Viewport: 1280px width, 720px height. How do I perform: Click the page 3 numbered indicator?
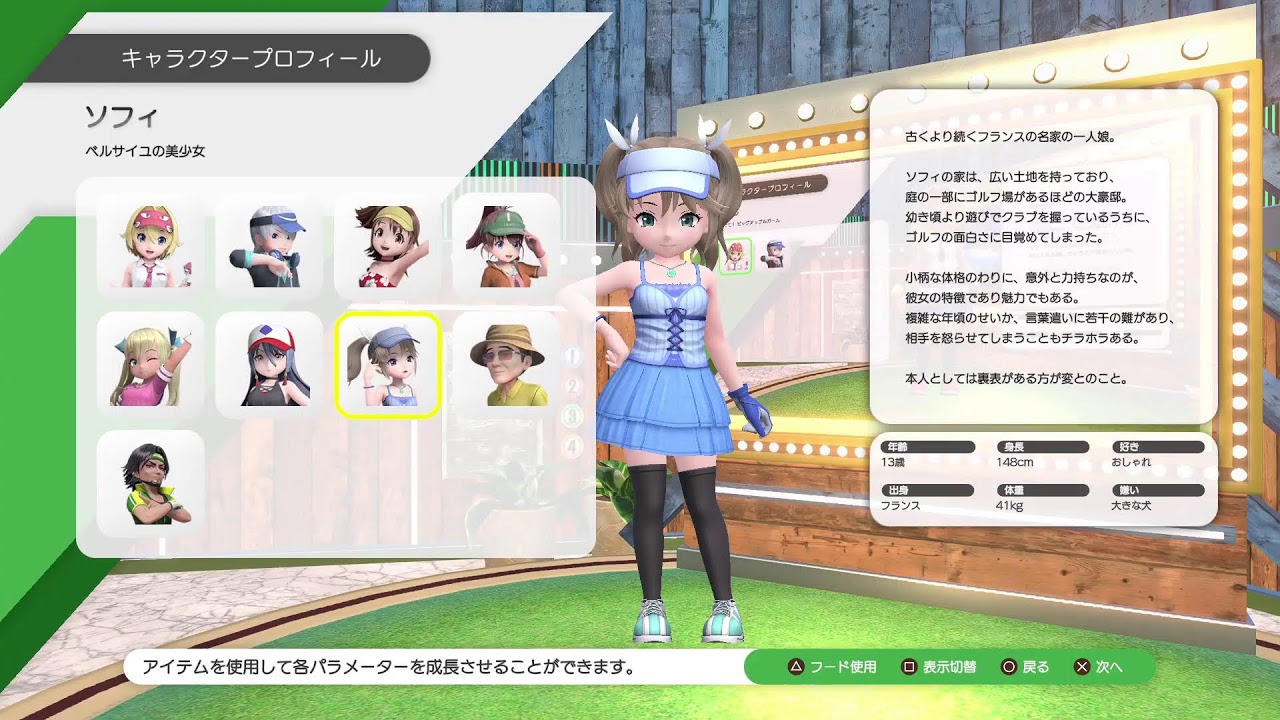571,413
